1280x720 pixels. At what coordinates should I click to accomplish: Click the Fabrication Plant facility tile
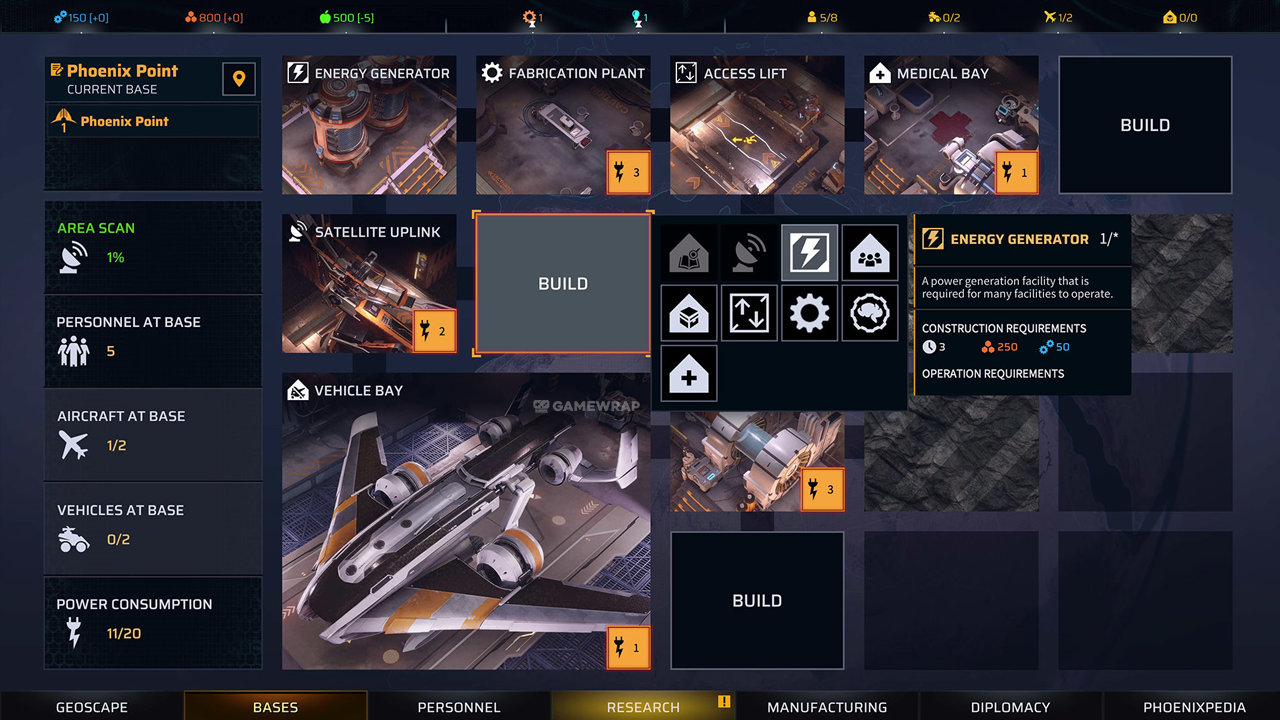click(x=563, y=125)
